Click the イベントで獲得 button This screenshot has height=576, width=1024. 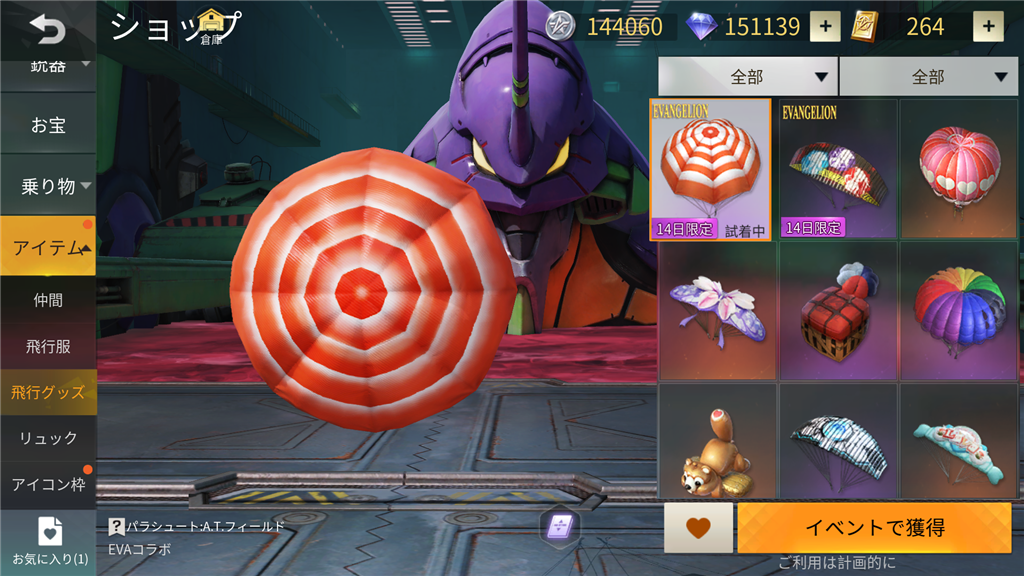(874, 528)
